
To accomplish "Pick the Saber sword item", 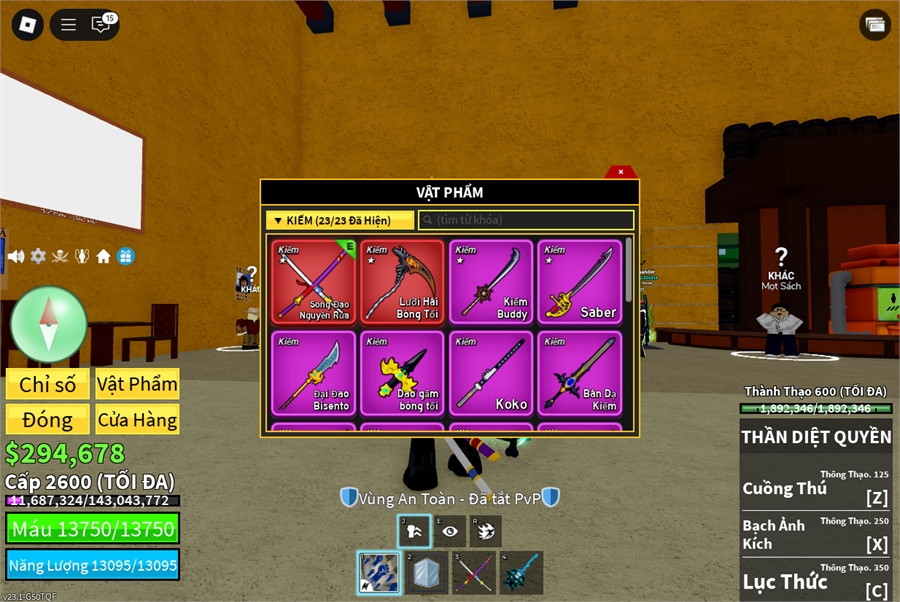I will pos(579,281).
